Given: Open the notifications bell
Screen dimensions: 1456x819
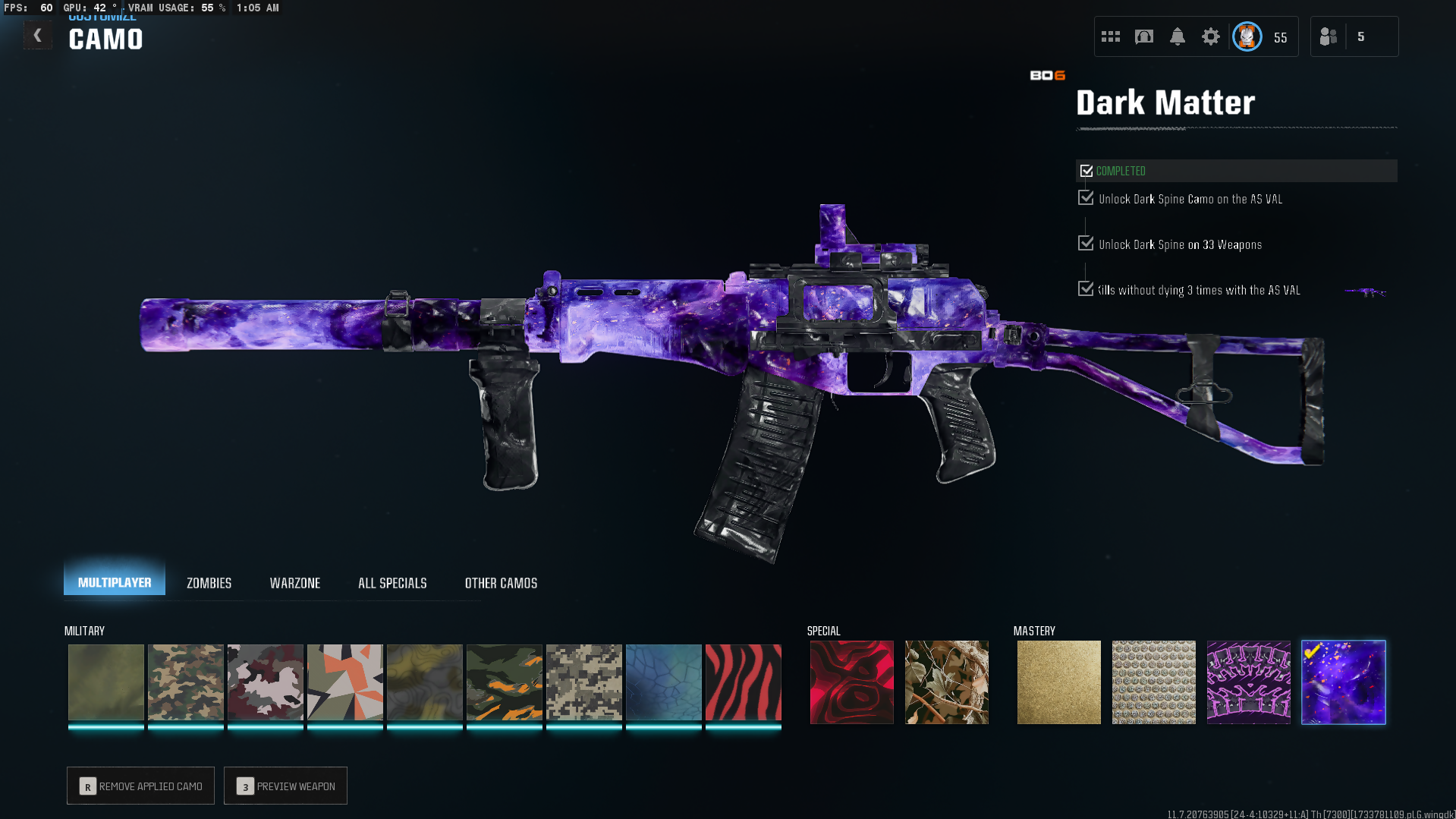Looking at the screenshot, I should pyautogui.click(x=1177, y=36).
